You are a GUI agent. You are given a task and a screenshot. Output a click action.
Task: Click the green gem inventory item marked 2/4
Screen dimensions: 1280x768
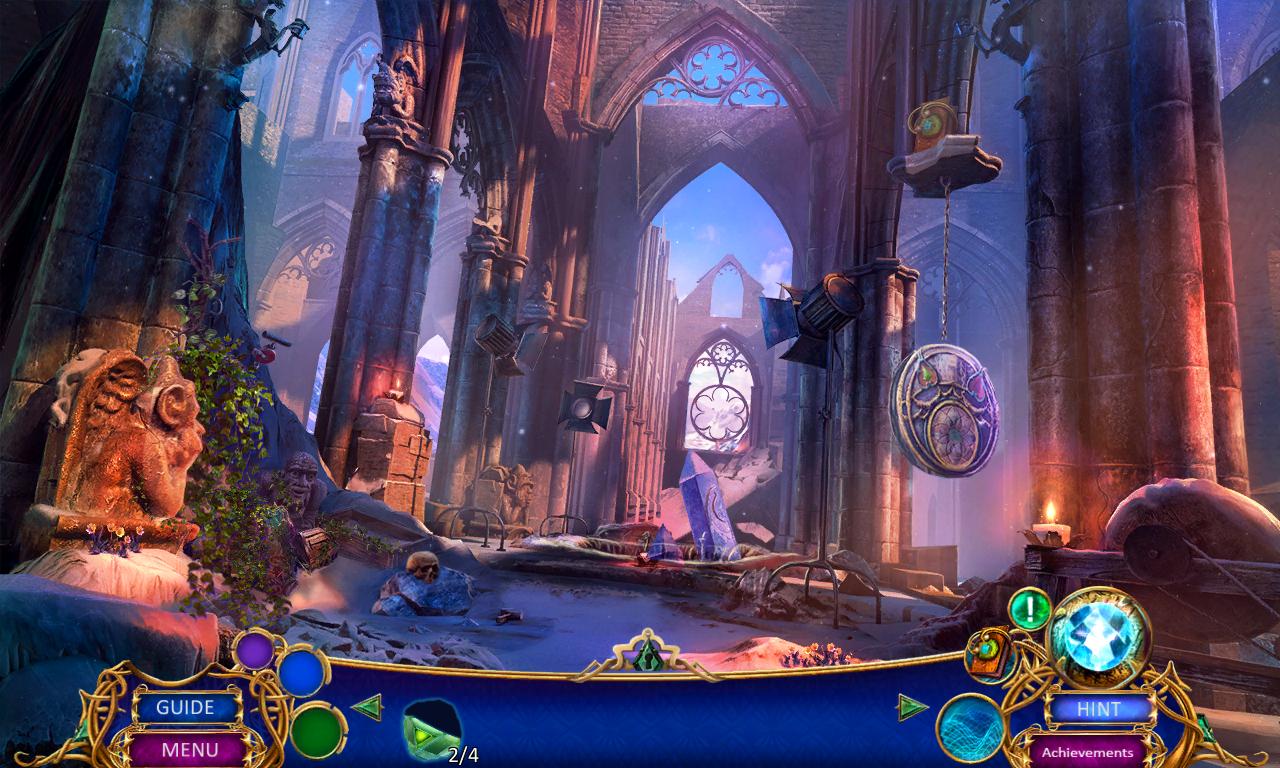click(432, 733)
